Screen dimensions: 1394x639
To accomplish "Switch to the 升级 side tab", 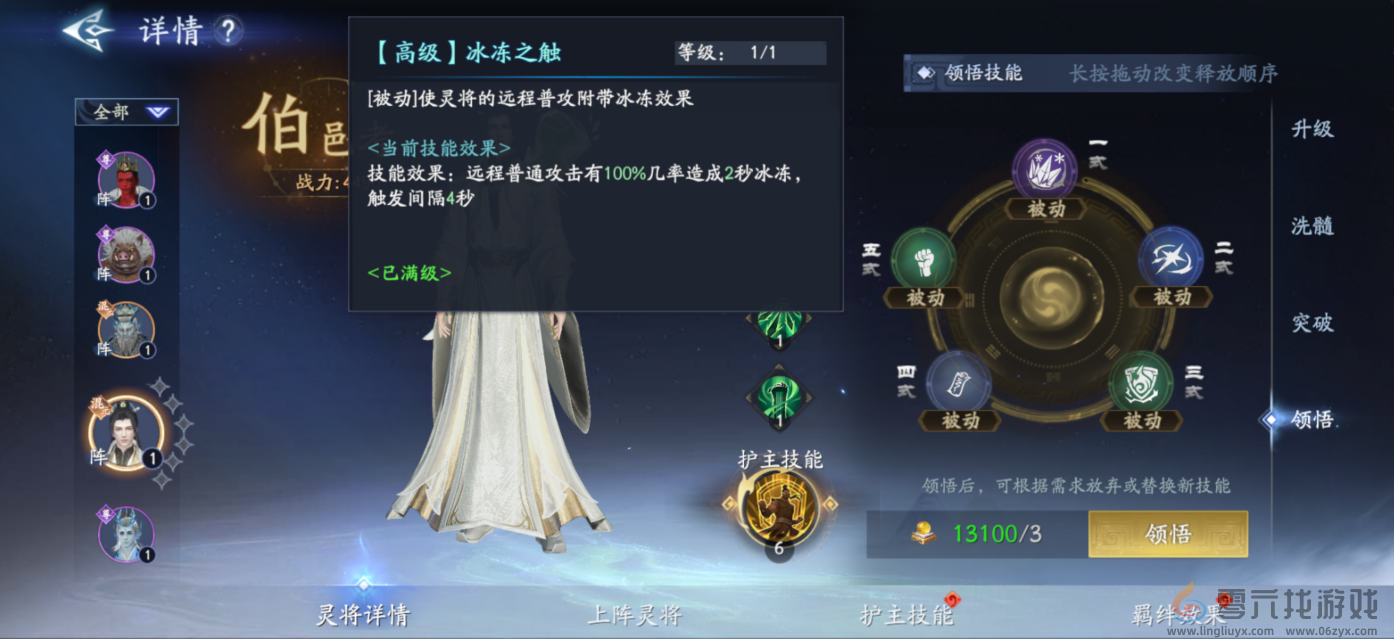I will 1312,129.
